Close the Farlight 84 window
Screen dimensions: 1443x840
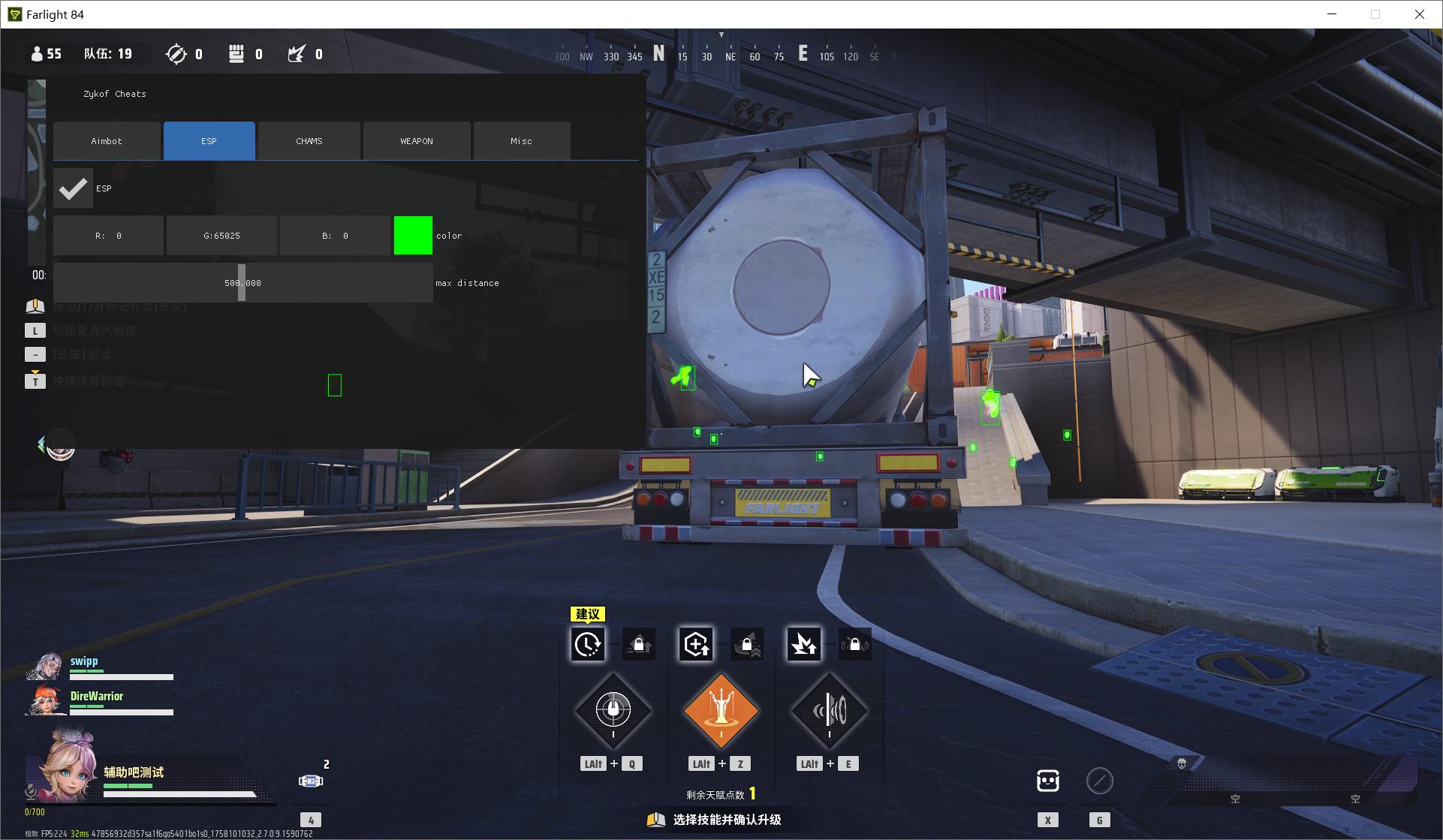[x=1419, y=14]
